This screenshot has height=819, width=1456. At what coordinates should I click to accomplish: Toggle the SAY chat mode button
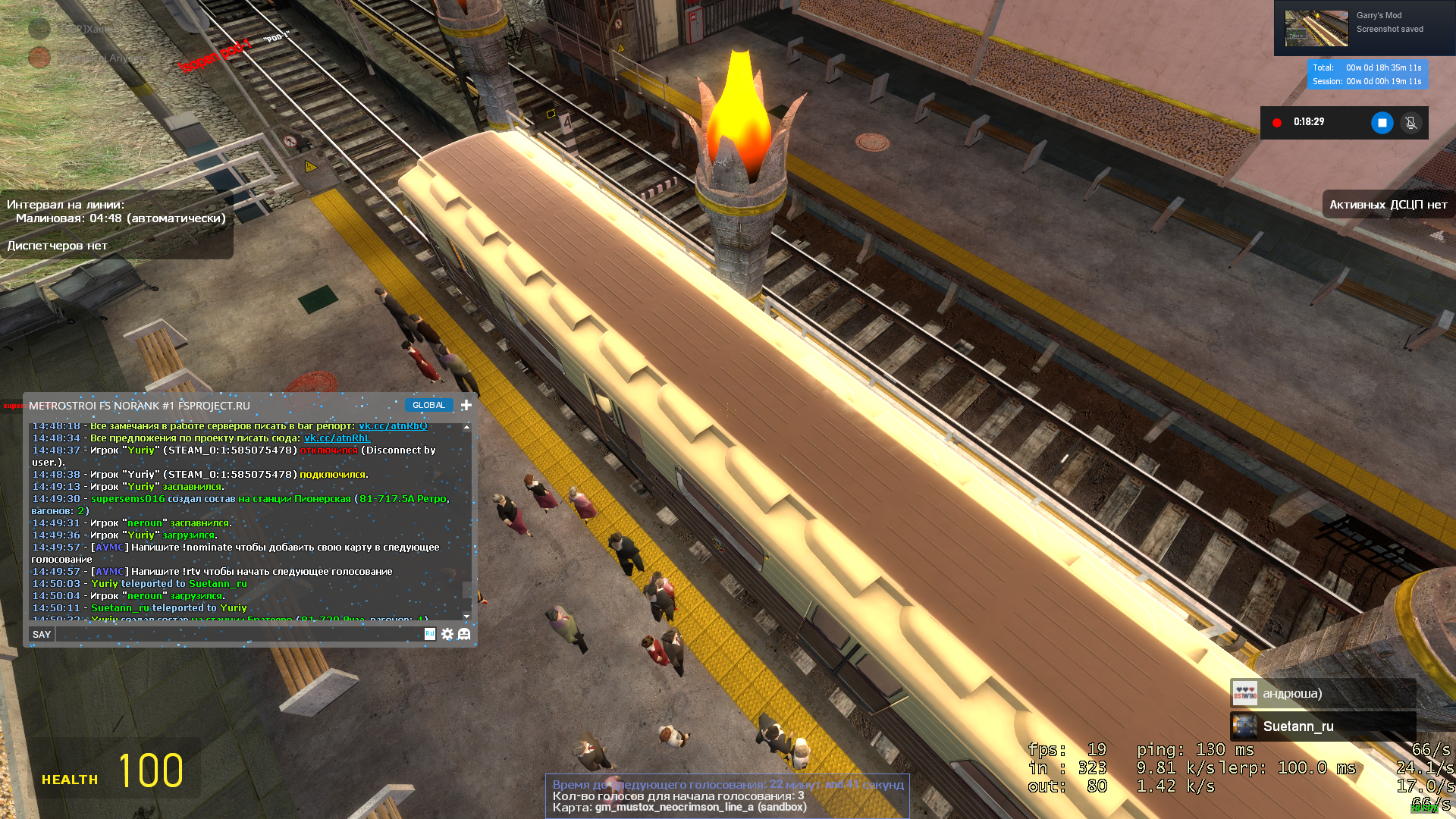pos(42,635)
